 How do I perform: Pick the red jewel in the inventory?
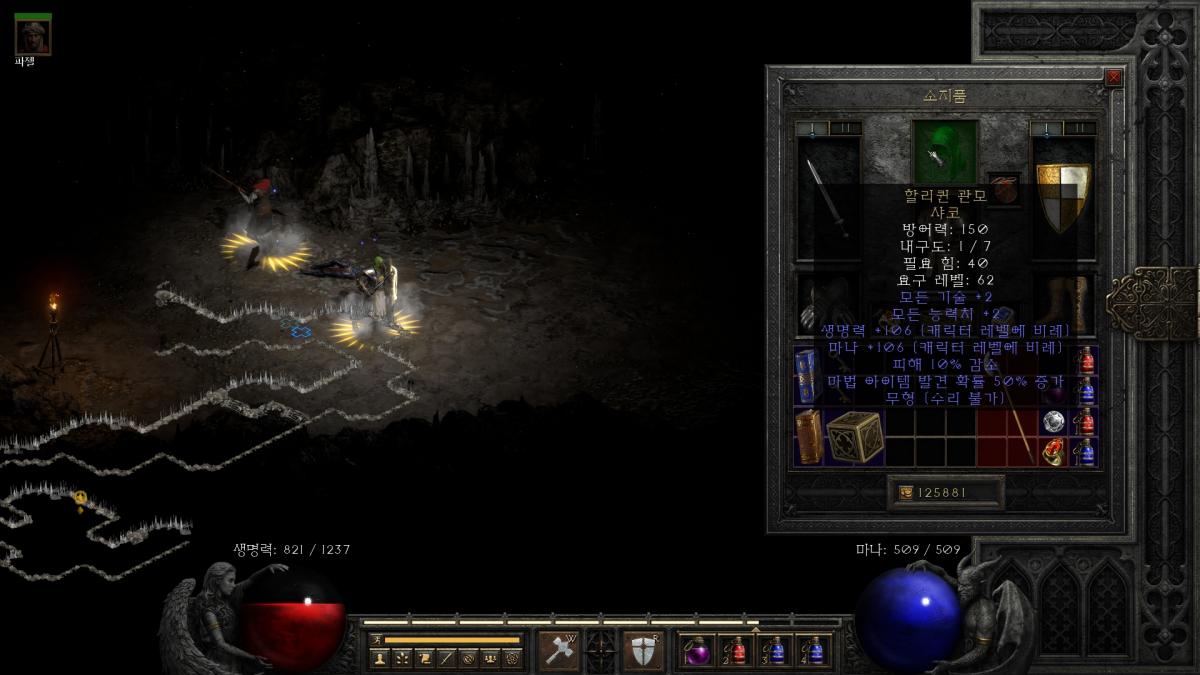(x=1052, y=452)
